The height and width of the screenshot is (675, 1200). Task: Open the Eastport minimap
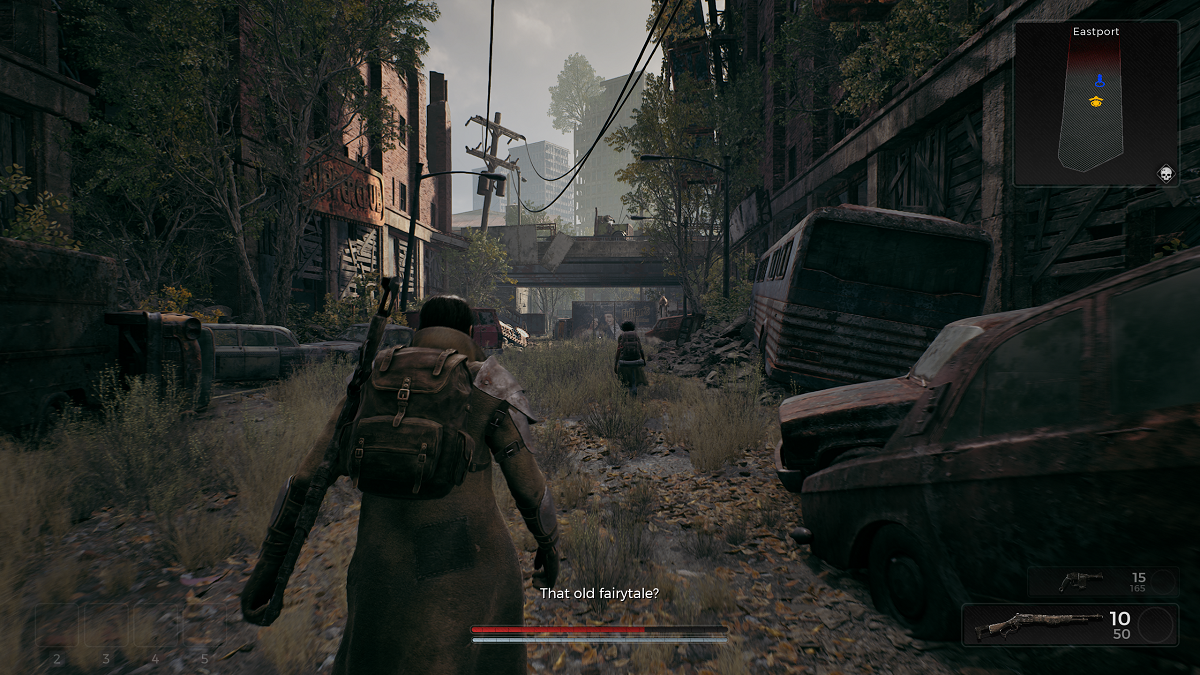[1096, 105]
